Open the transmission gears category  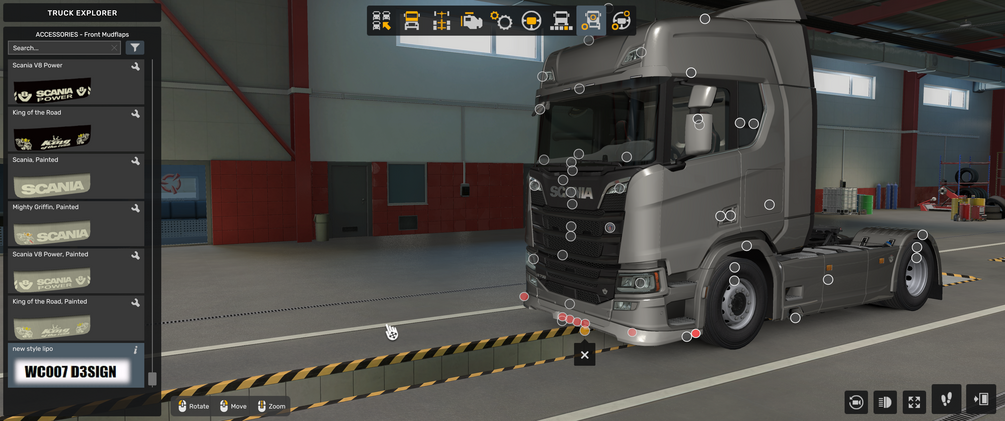click(501, 21)
